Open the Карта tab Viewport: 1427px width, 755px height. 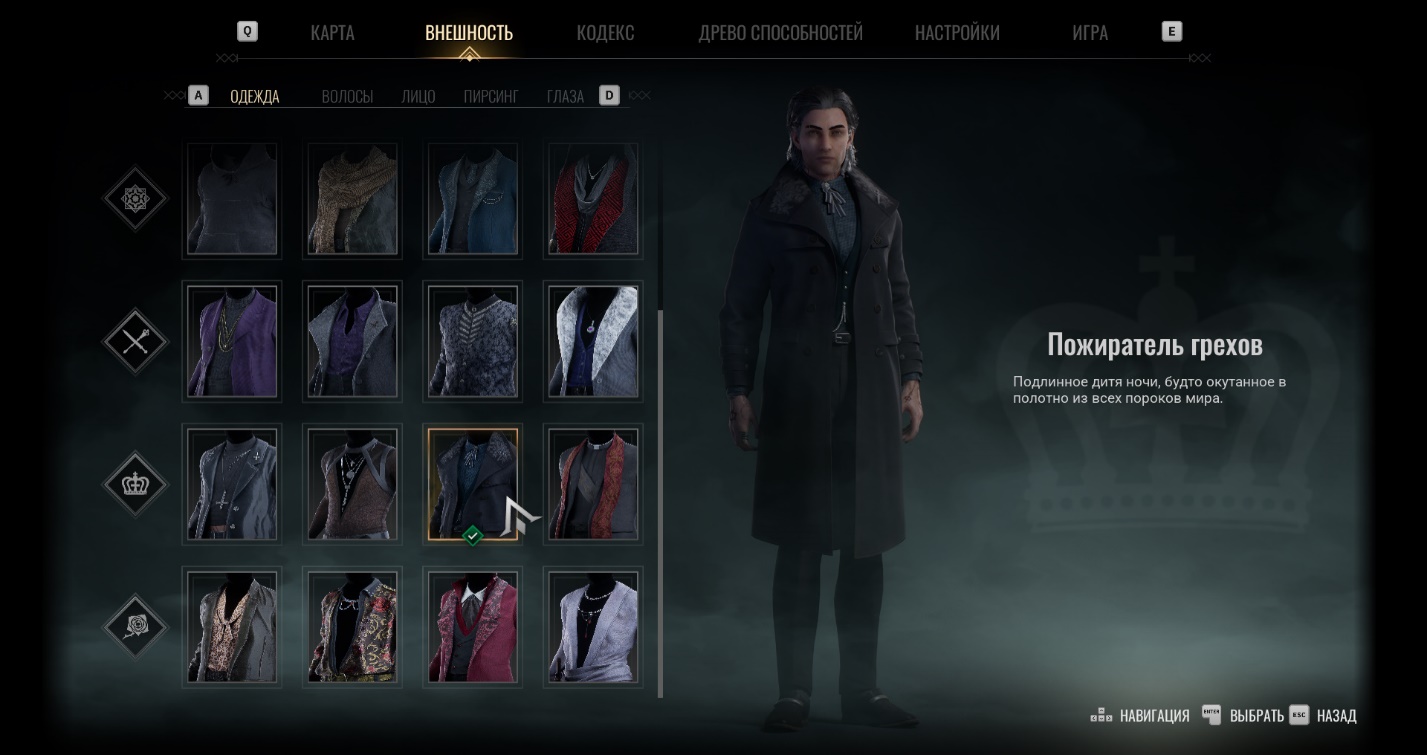(332, 33)
